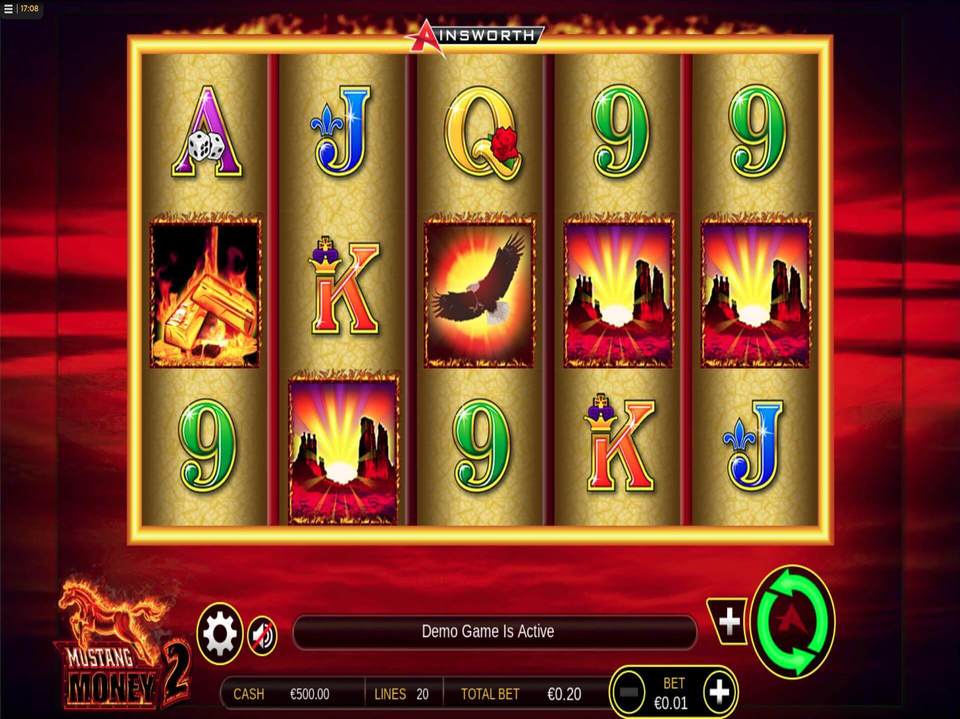
Task: Increase the bet with the plus button
Action: click(719, 691)
